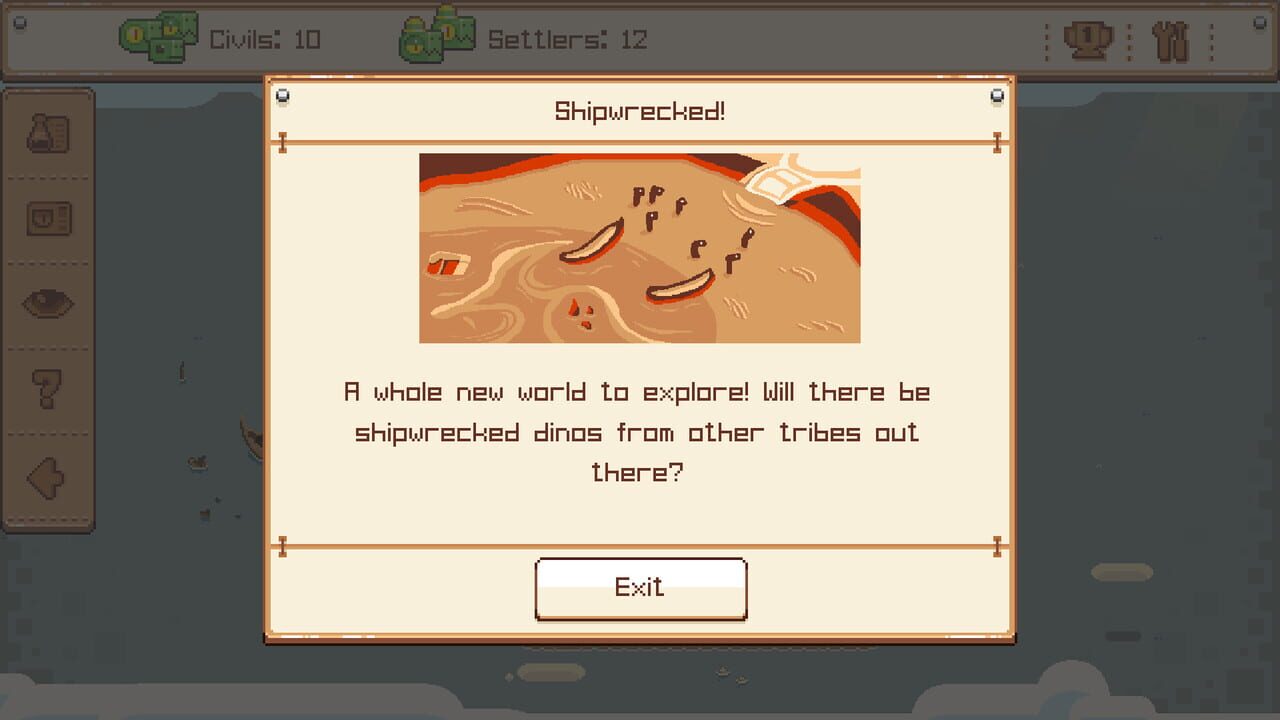1280x720 pixels.
Task: Toggle the eye visibility icon in sidebar
Action: point(49,304)
